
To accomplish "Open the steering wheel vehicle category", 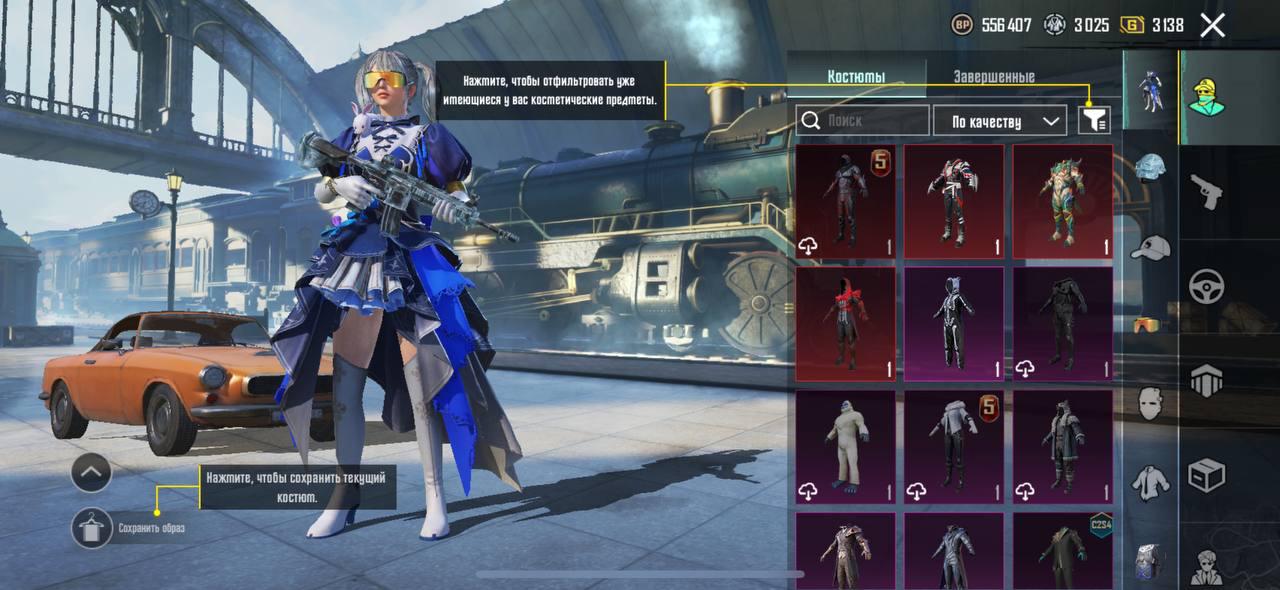I will [x=1207, y=287].
